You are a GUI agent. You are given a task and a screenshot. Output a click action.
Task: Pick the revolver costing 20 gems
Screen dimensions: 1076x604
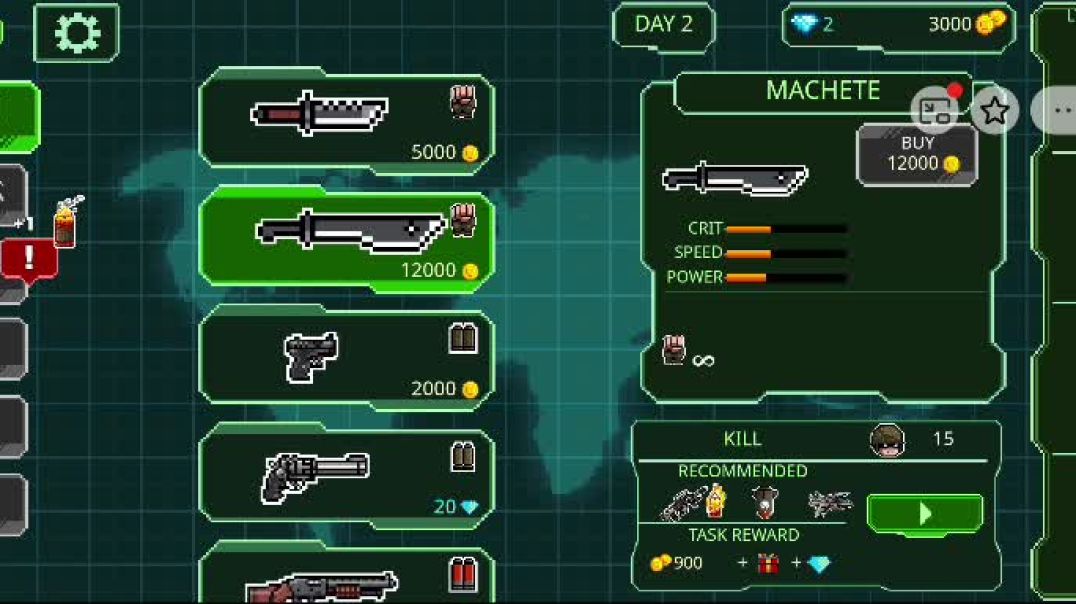coord(346,476)
